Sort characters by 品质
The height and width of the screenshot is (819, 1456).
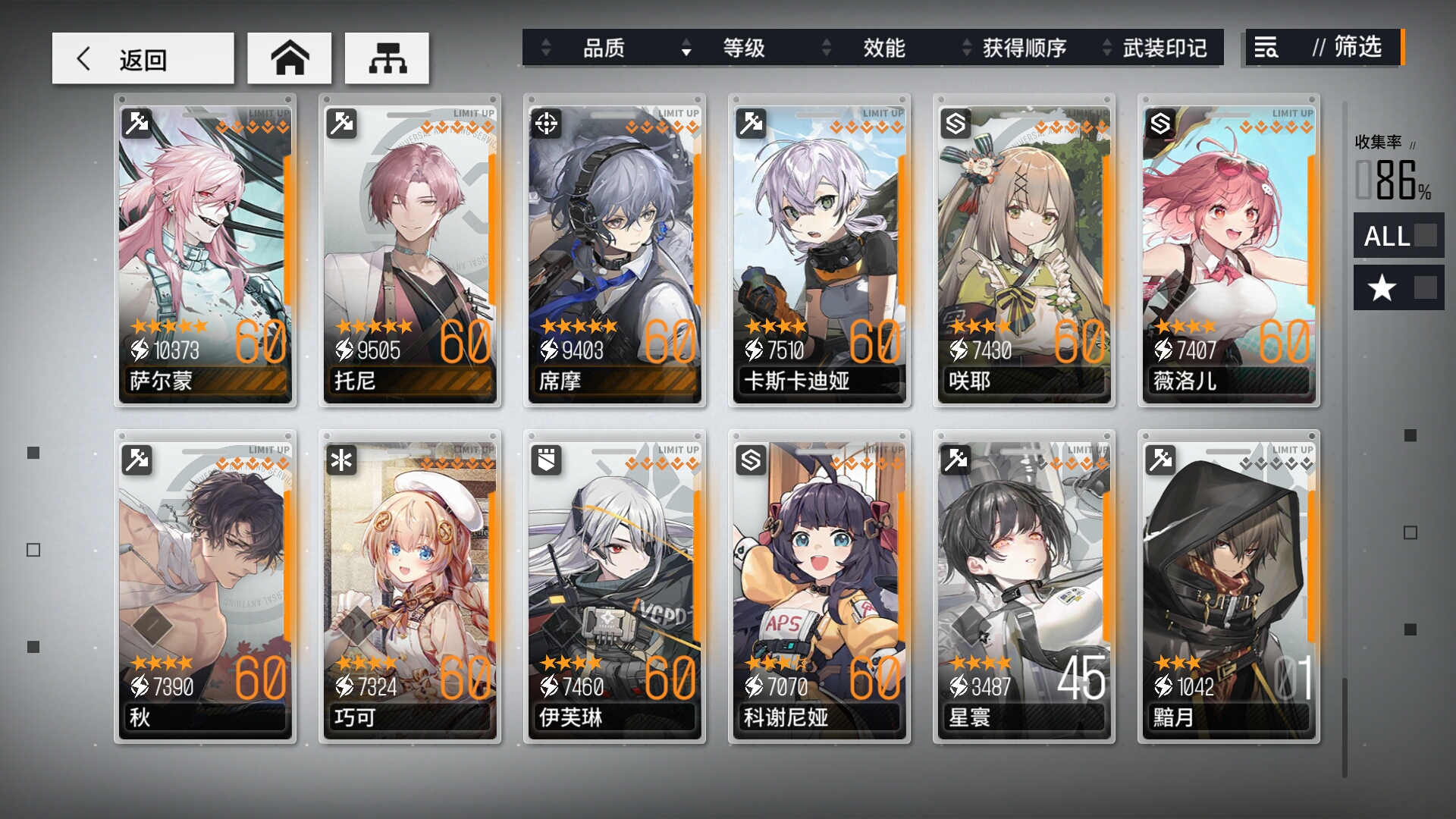point(603,49)
